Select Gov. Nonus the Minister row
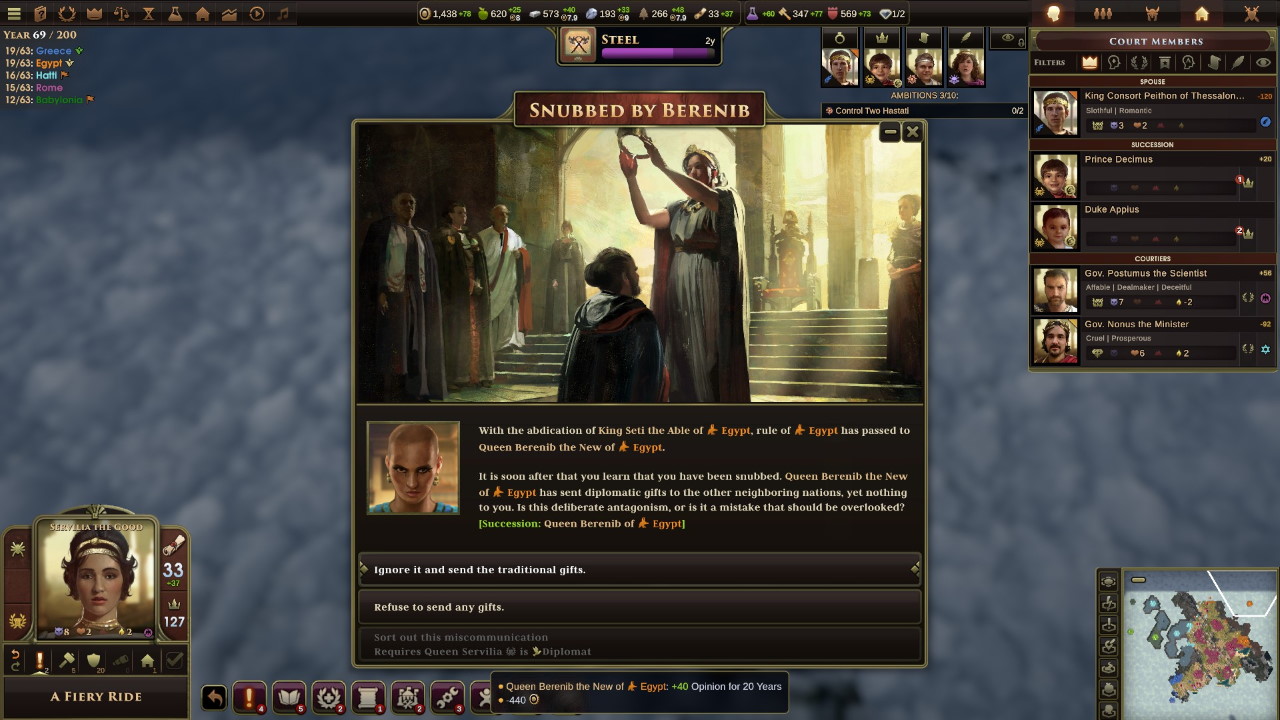The height and width of the screenshot is (720, 1280). pyautogui.click(x=1153, y=340)
